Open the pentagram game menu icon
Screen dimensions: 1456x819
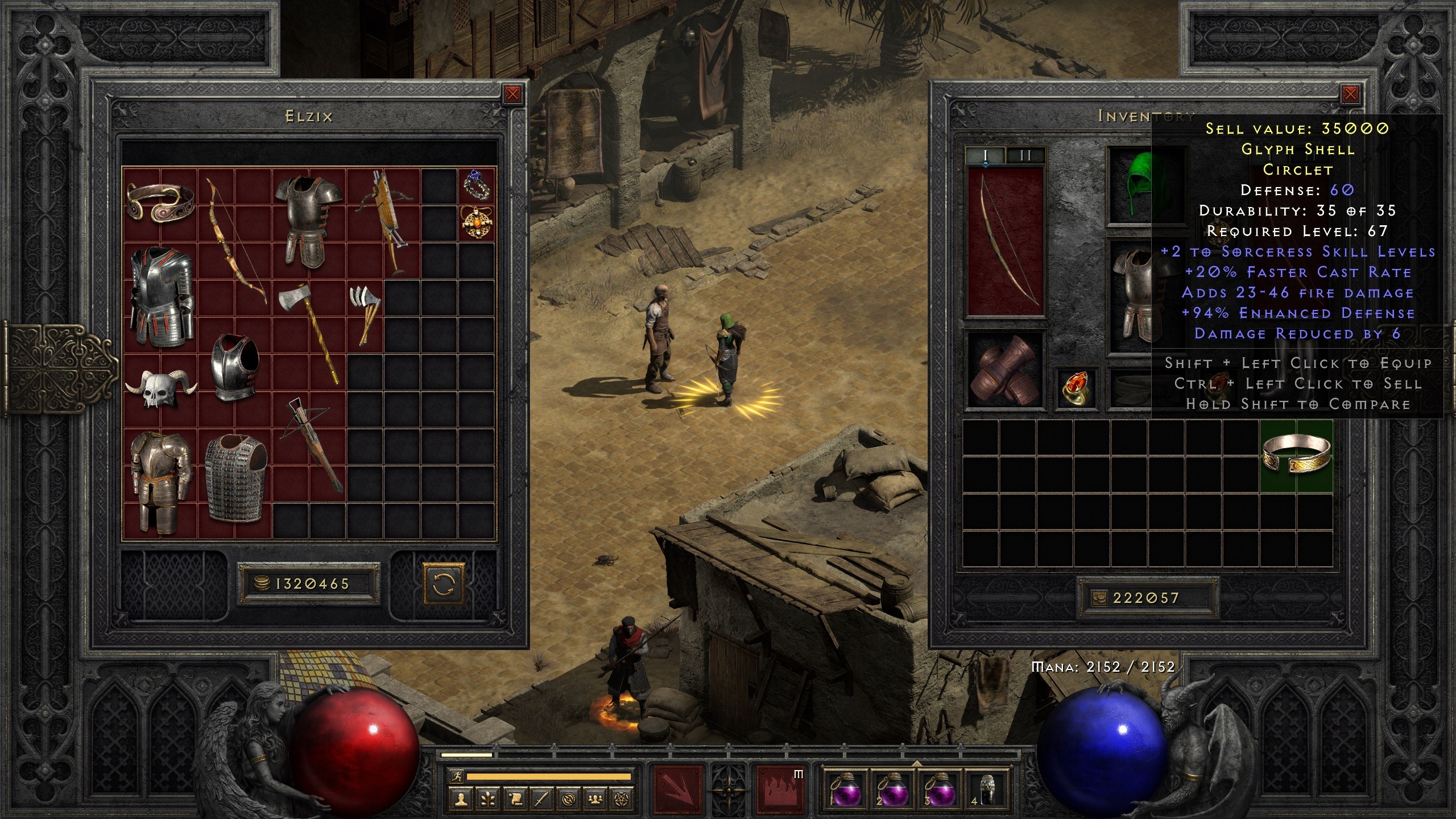622,800
